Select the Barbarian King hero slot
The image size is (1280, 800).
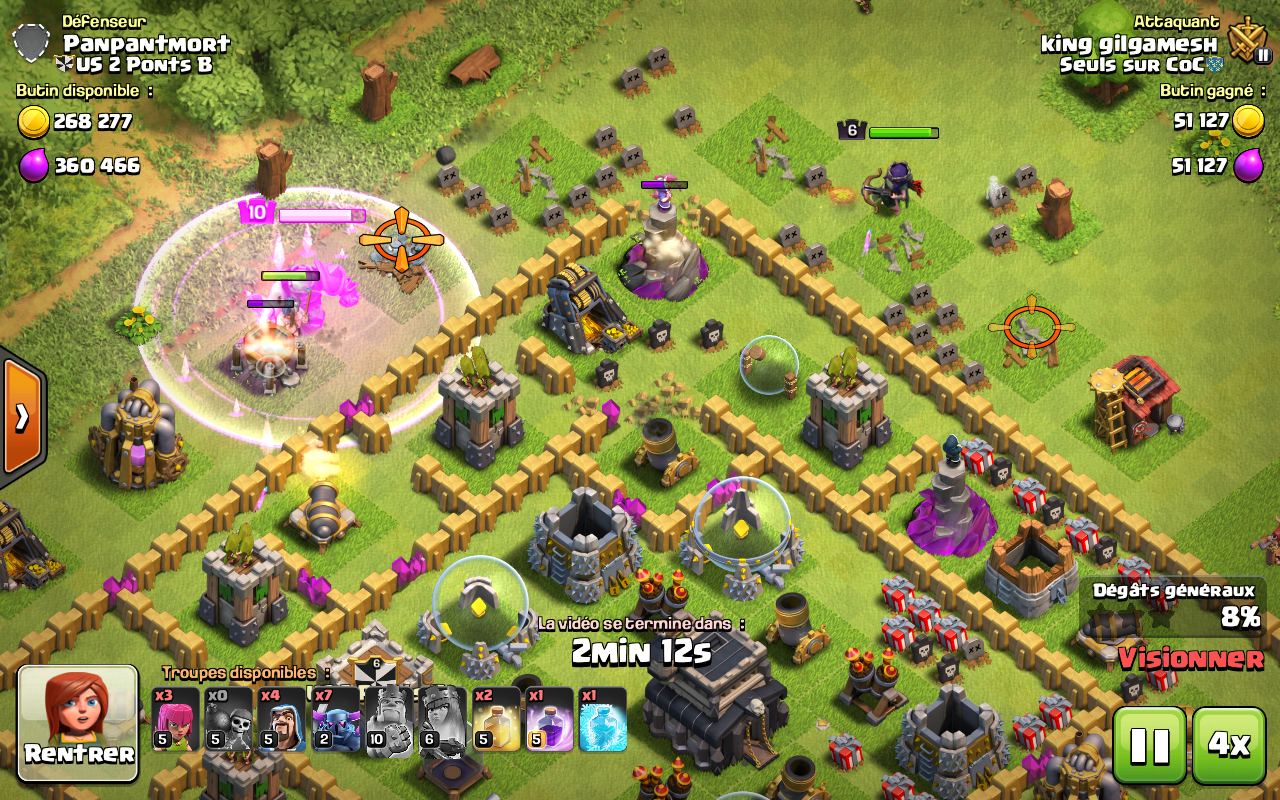388,719
